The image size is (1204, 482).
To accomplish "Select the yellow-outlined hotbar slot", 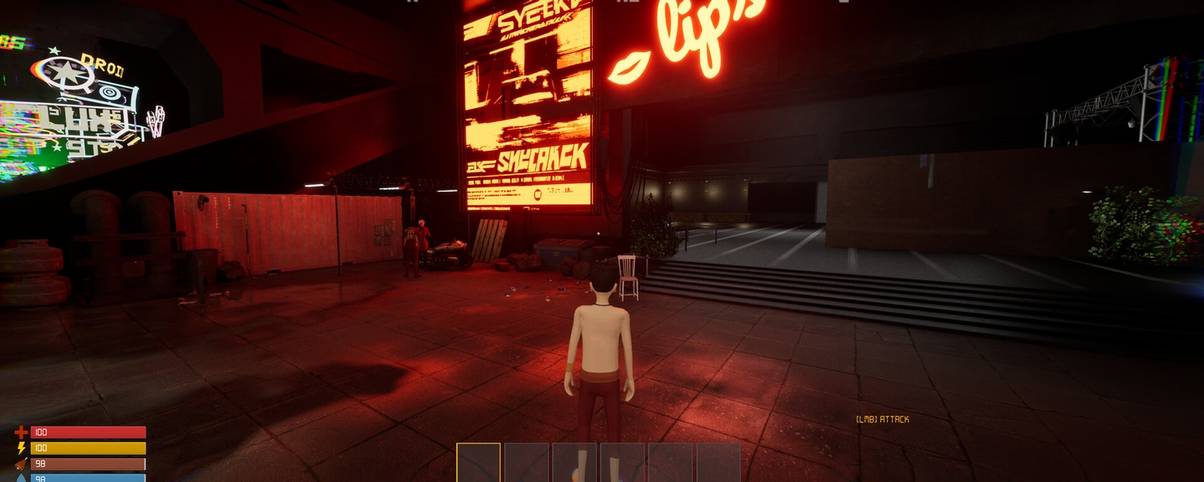I will (478, 463).
